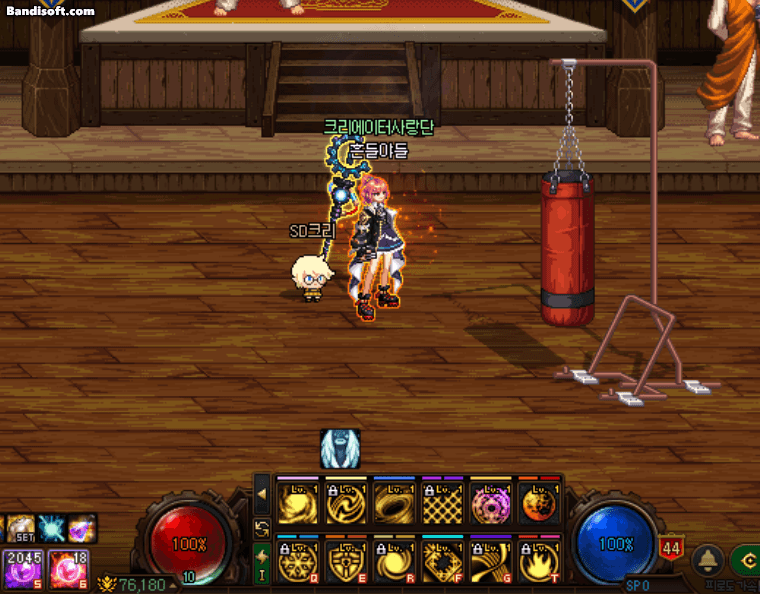Screen dimensions: 760x594
Task: Use the red orb consumable with 18 count
Action: 68,568
